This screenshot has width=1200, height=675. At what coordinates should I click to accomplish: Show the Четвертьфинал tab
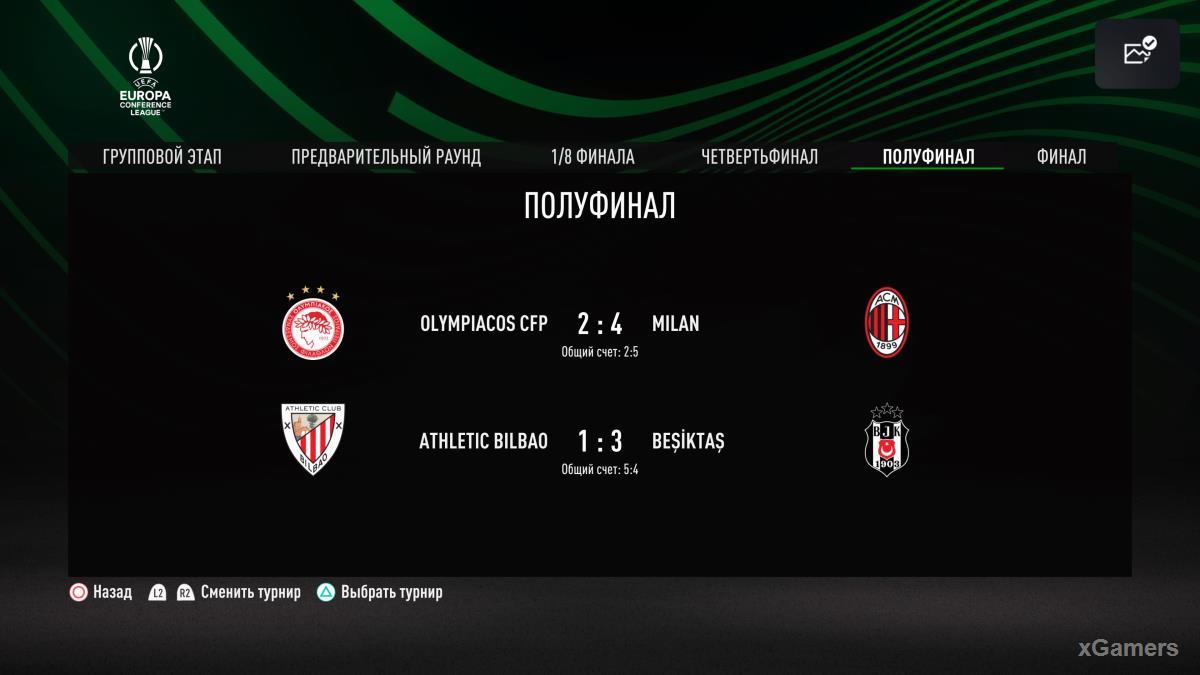[x=759, y=157]
